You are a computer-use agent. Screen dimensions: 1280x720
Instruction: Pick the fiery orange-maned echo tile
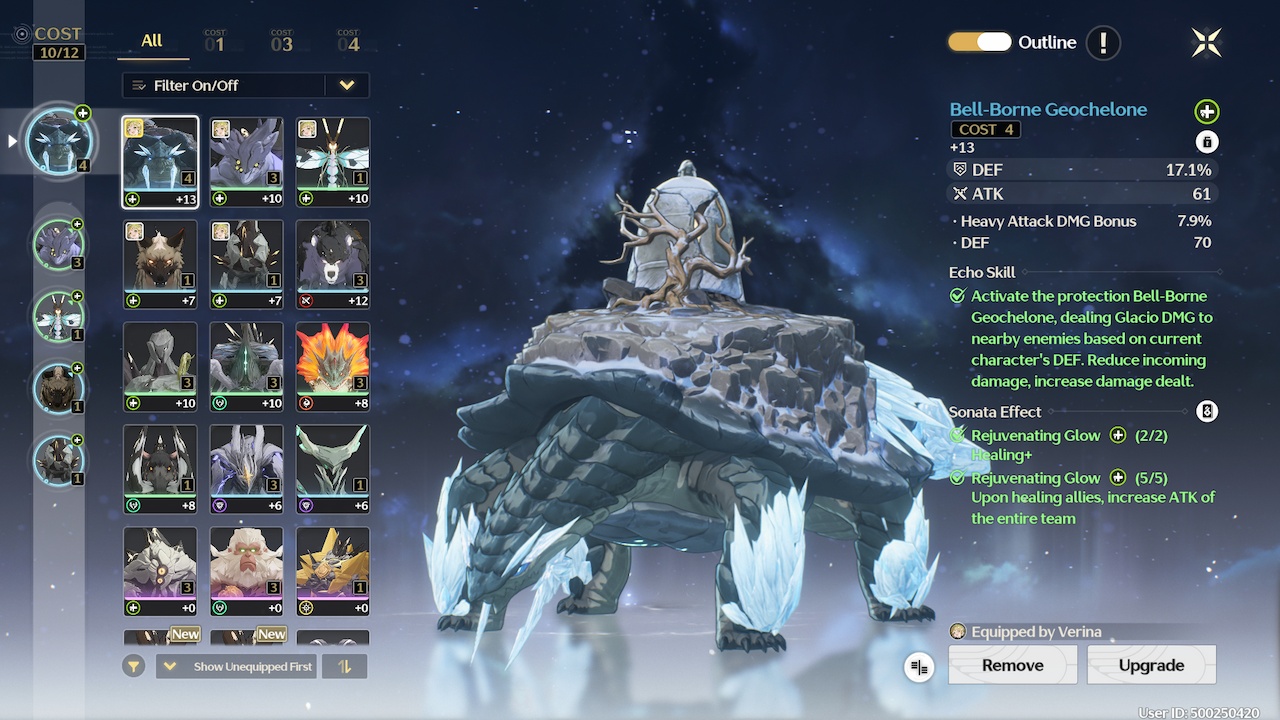[x=333, y=367]
